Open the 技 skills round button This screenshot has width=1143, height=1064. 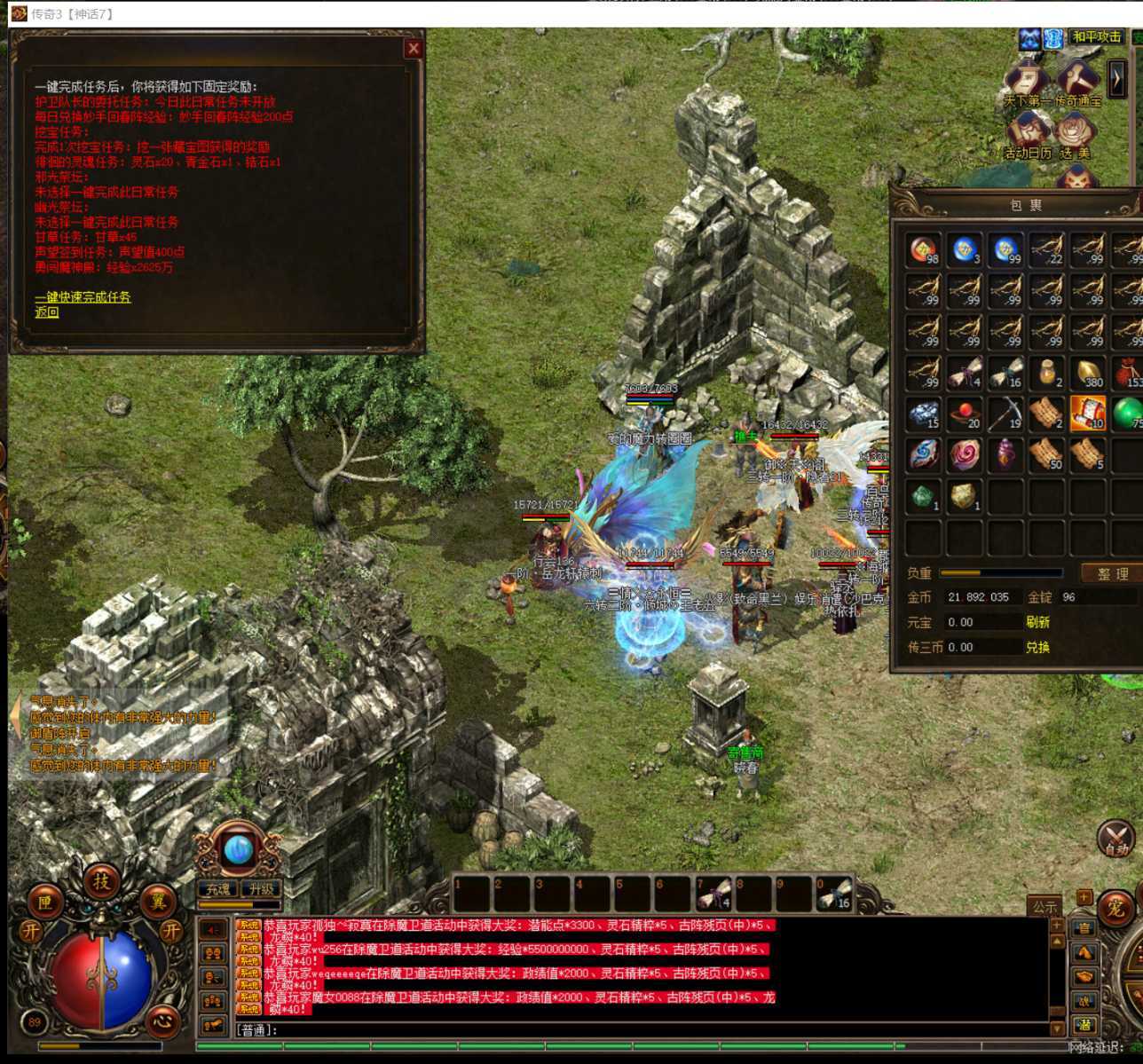pos(101,881)
